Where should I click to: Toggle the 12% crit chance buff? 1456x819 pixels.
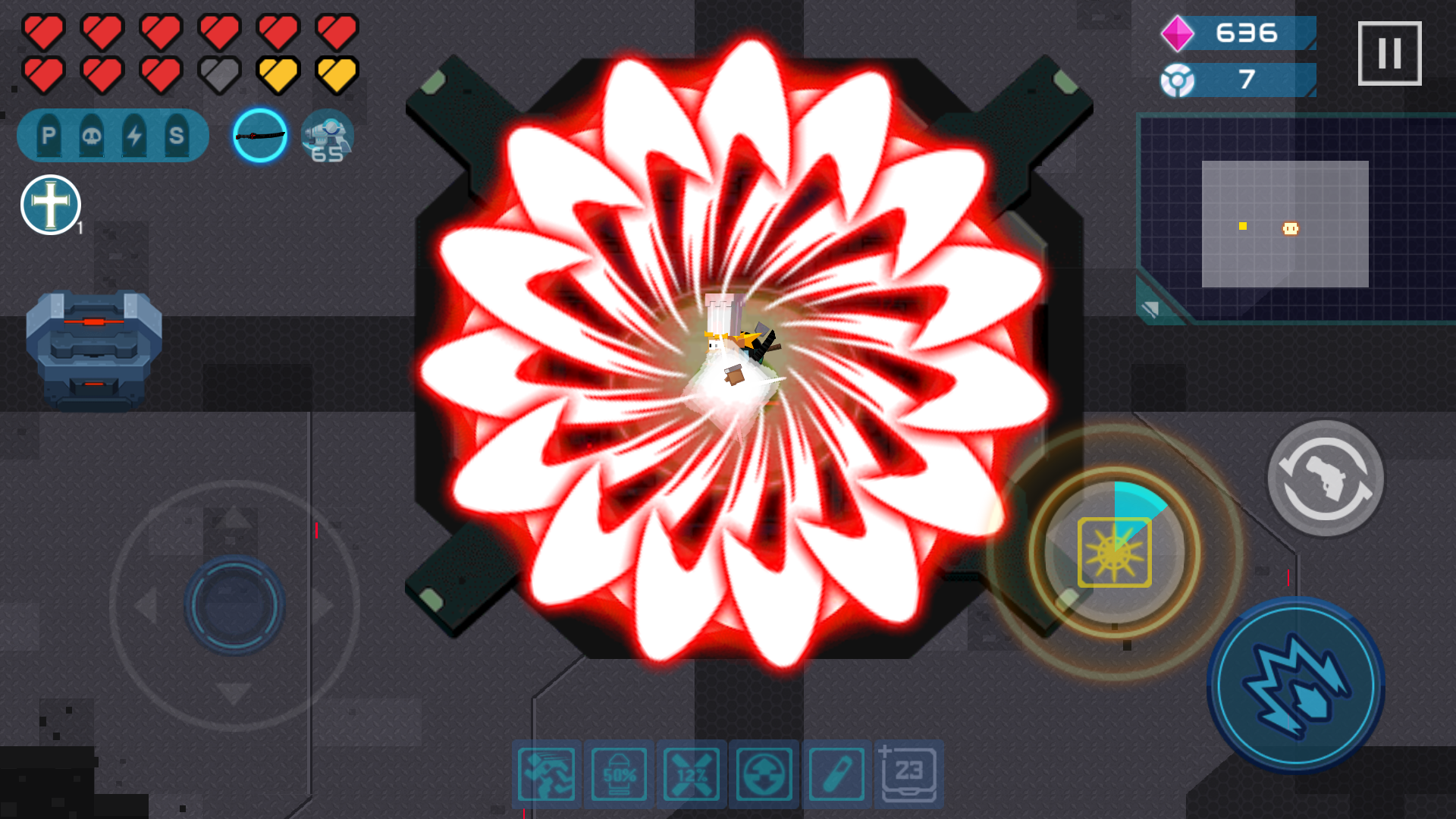692,773
